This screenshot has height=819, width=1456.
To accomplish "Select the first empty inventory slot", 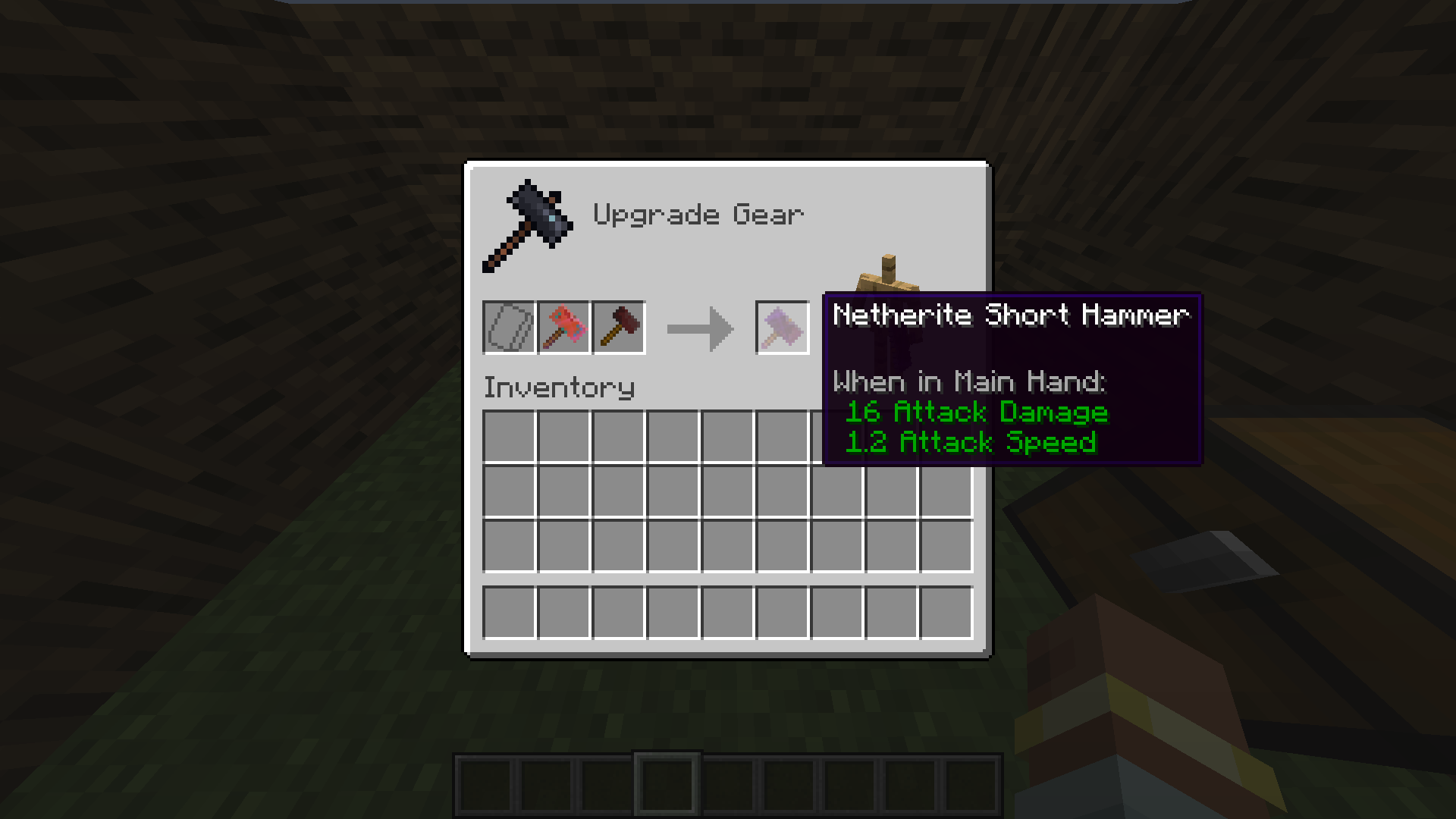I will pyautogui.click(x=509, y=435).
